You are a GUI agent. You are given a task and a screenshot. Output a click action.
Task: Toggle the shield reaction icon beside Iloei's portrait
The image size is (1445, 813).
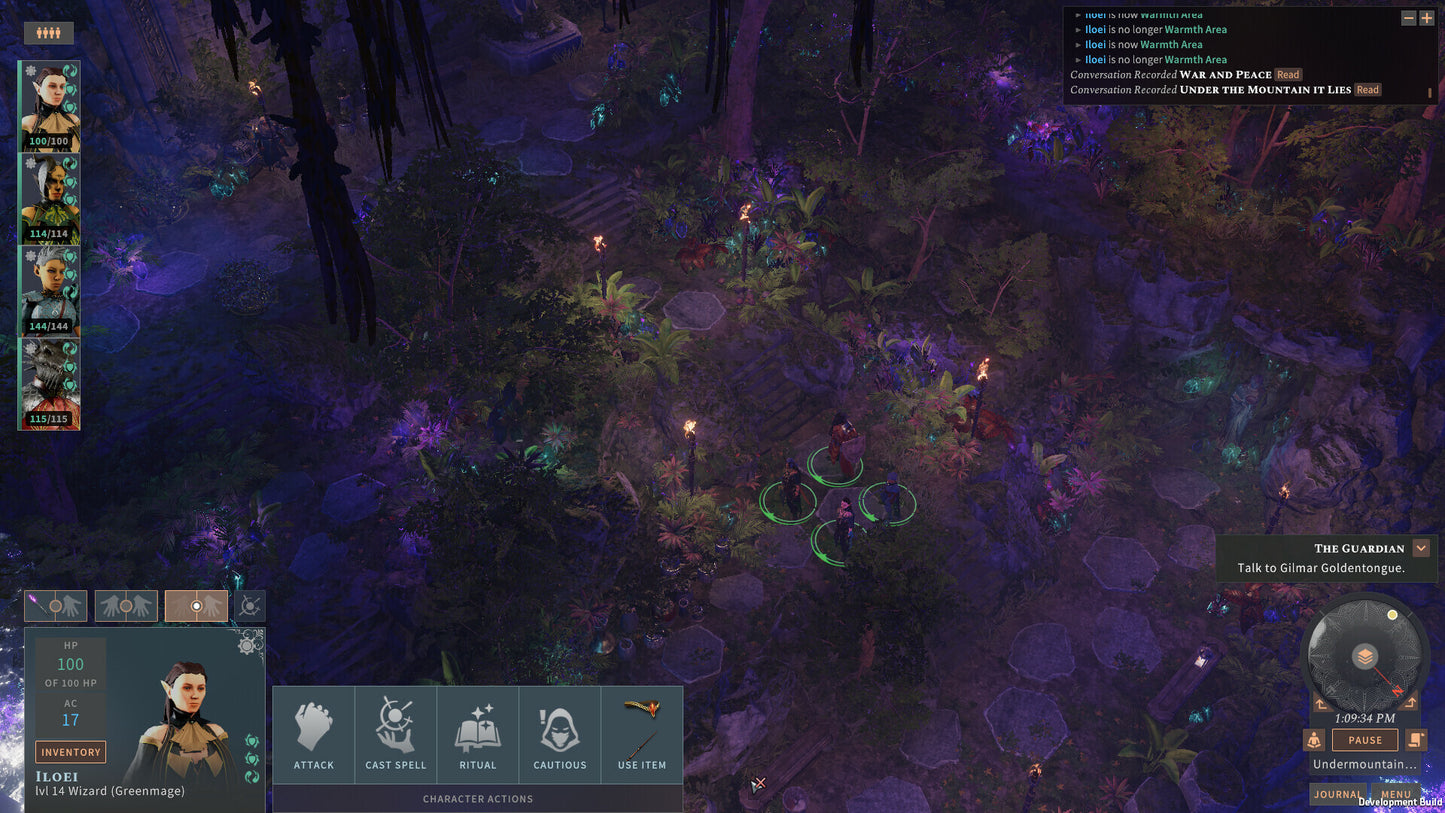(250, 741)
